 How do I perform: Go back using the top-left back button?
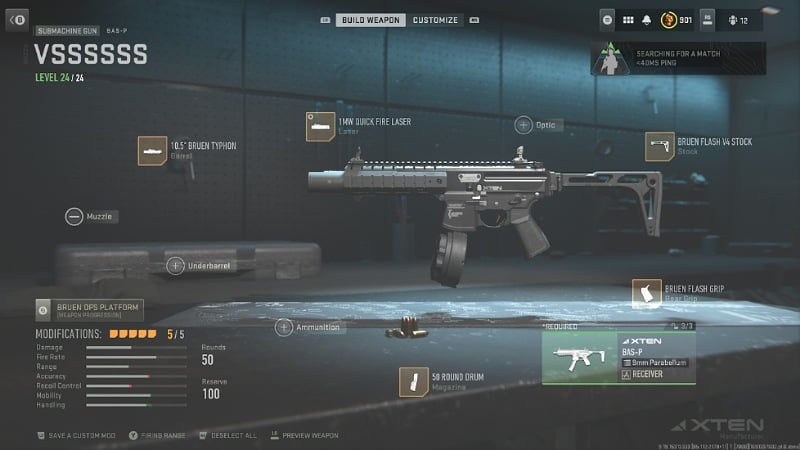tap(16, 19)
